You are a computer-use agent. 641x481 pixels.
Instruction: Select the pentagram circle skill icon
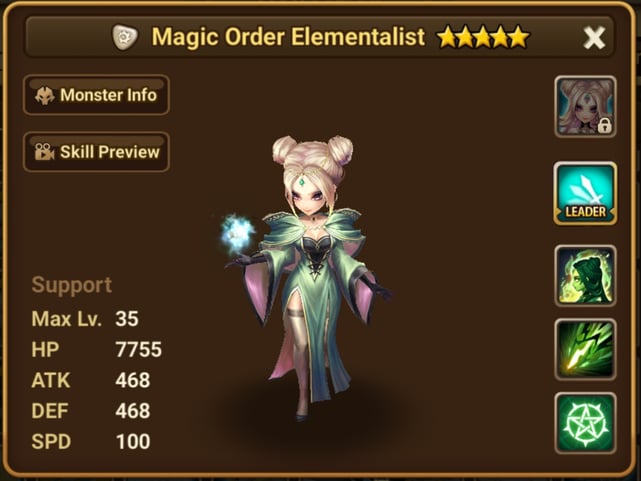point(585,423)
